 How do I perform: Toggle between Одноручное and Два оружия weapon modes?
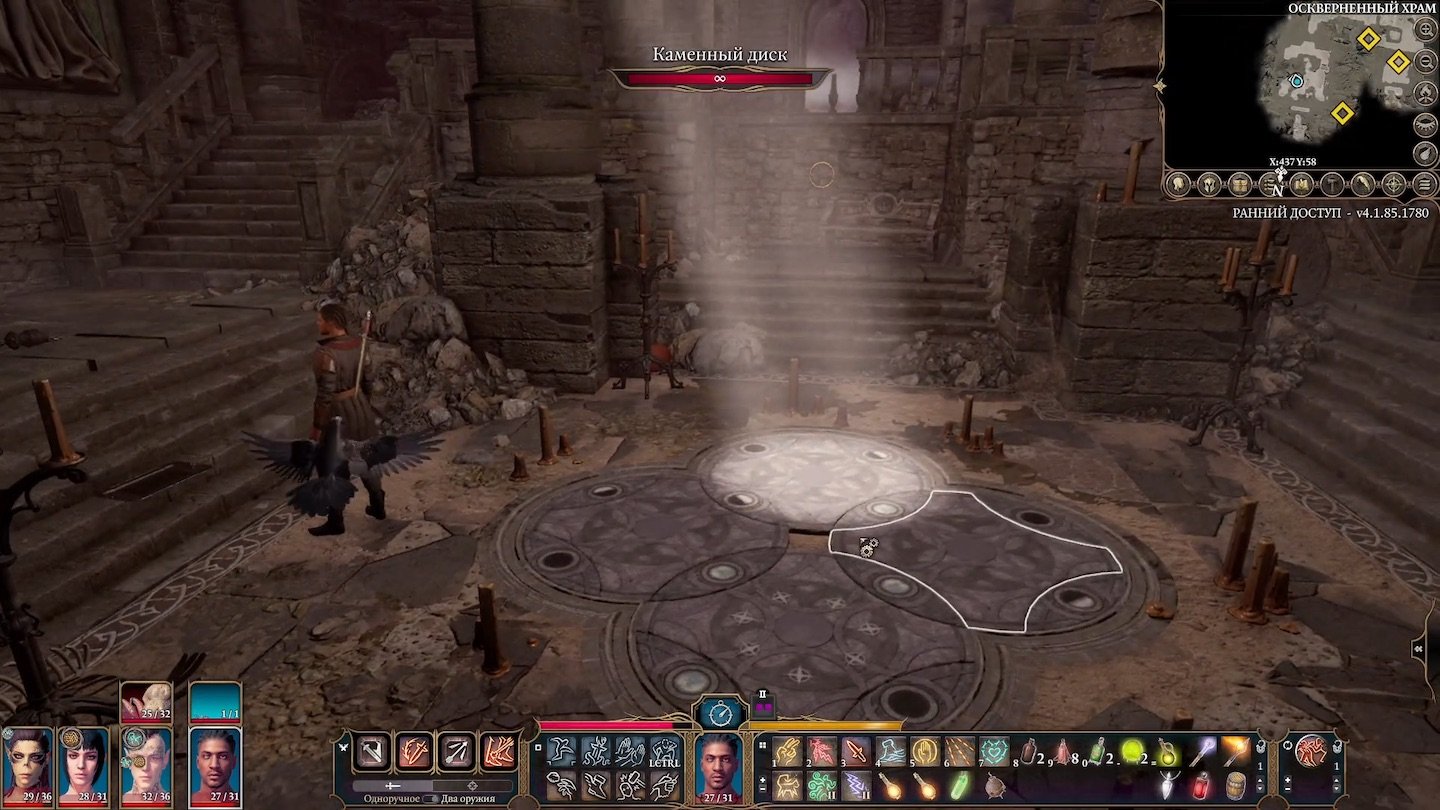coord(431,799)
